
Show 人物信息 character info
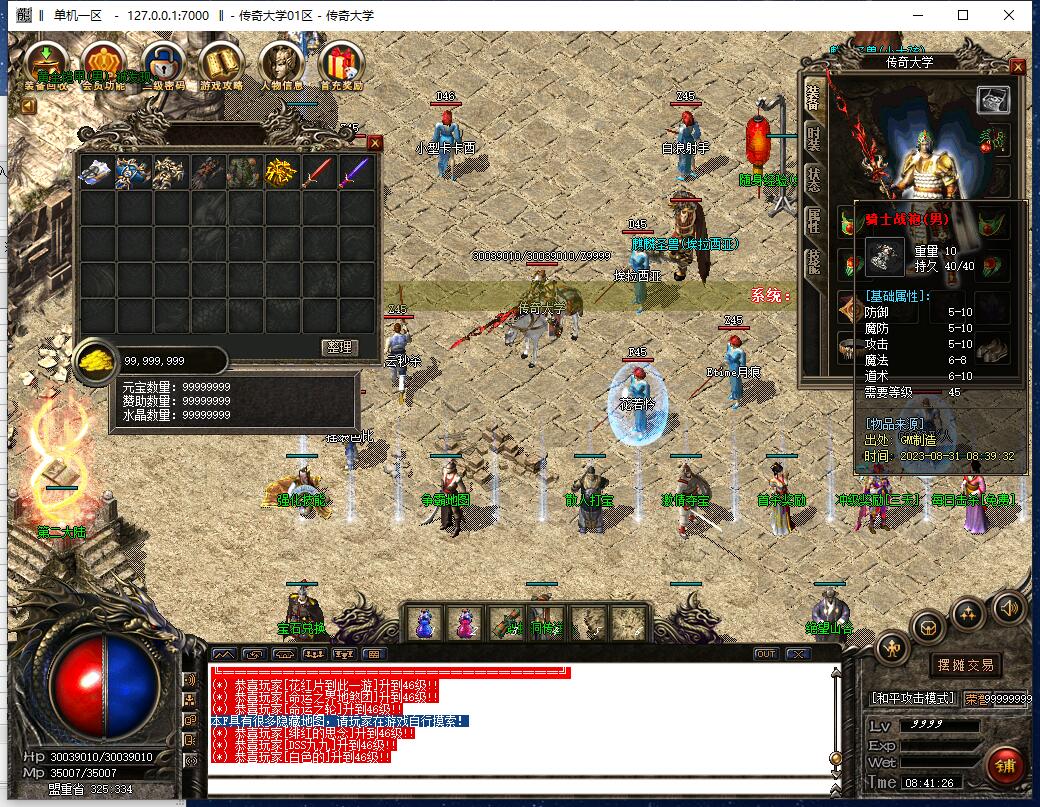point(280,64)
